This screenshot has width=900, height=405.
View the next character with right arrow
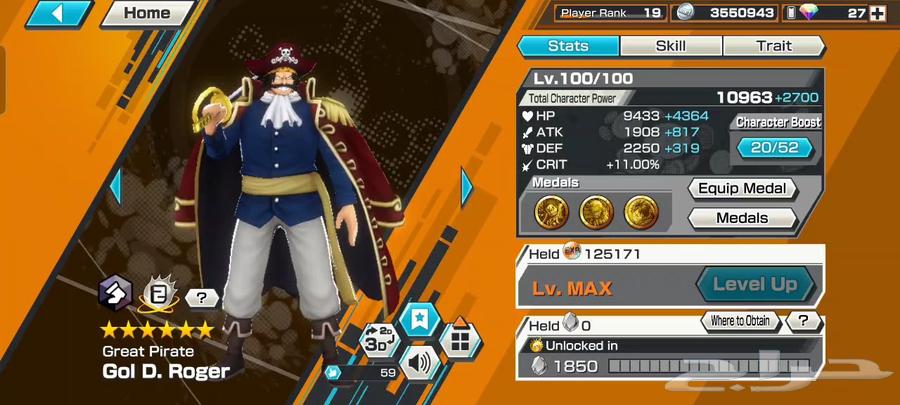(x=467, y=186)
